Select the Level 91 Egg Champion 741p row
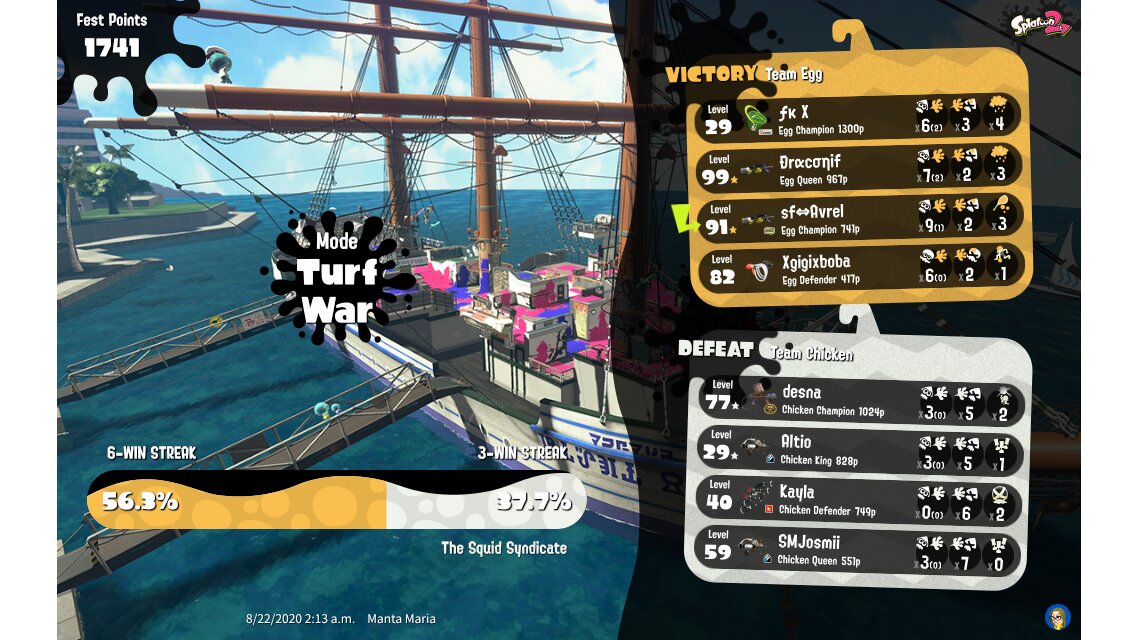Viewport: 1138px width, 640px height. click(858, 218)
